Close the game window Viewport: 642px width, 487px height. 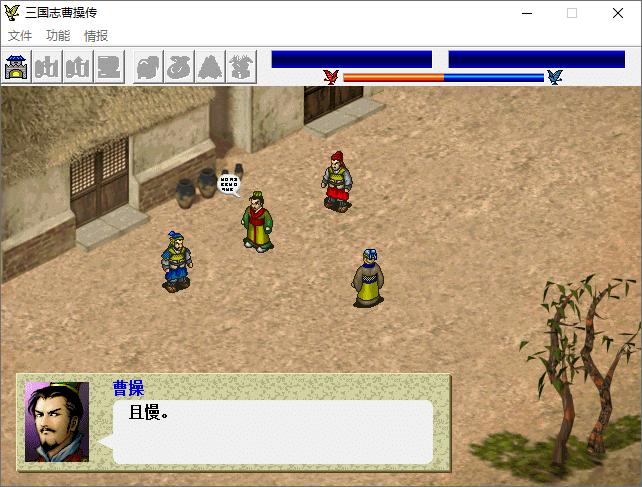[x=617, y=13]
